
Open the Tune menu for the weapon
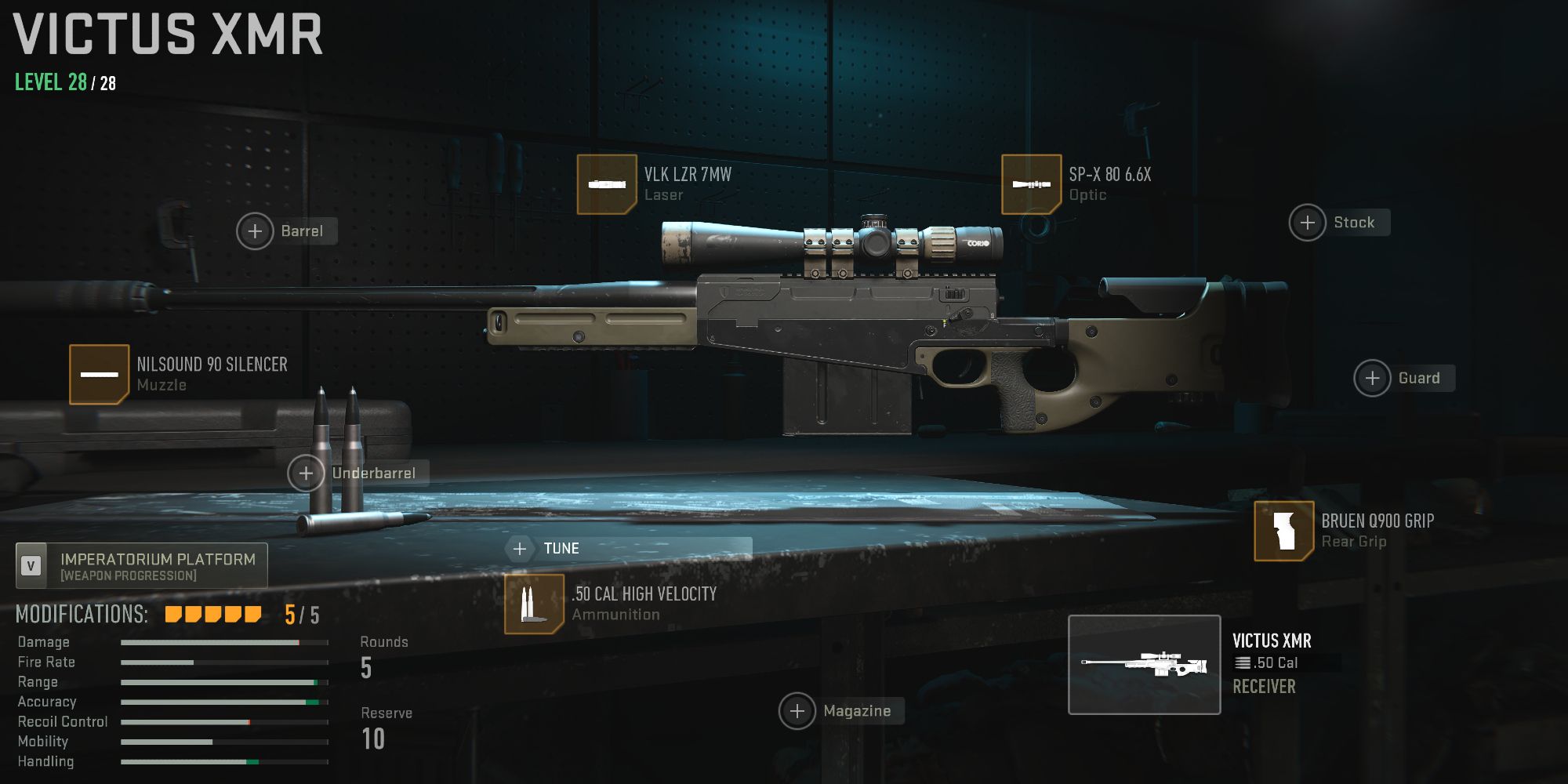(x=563, y=548)
